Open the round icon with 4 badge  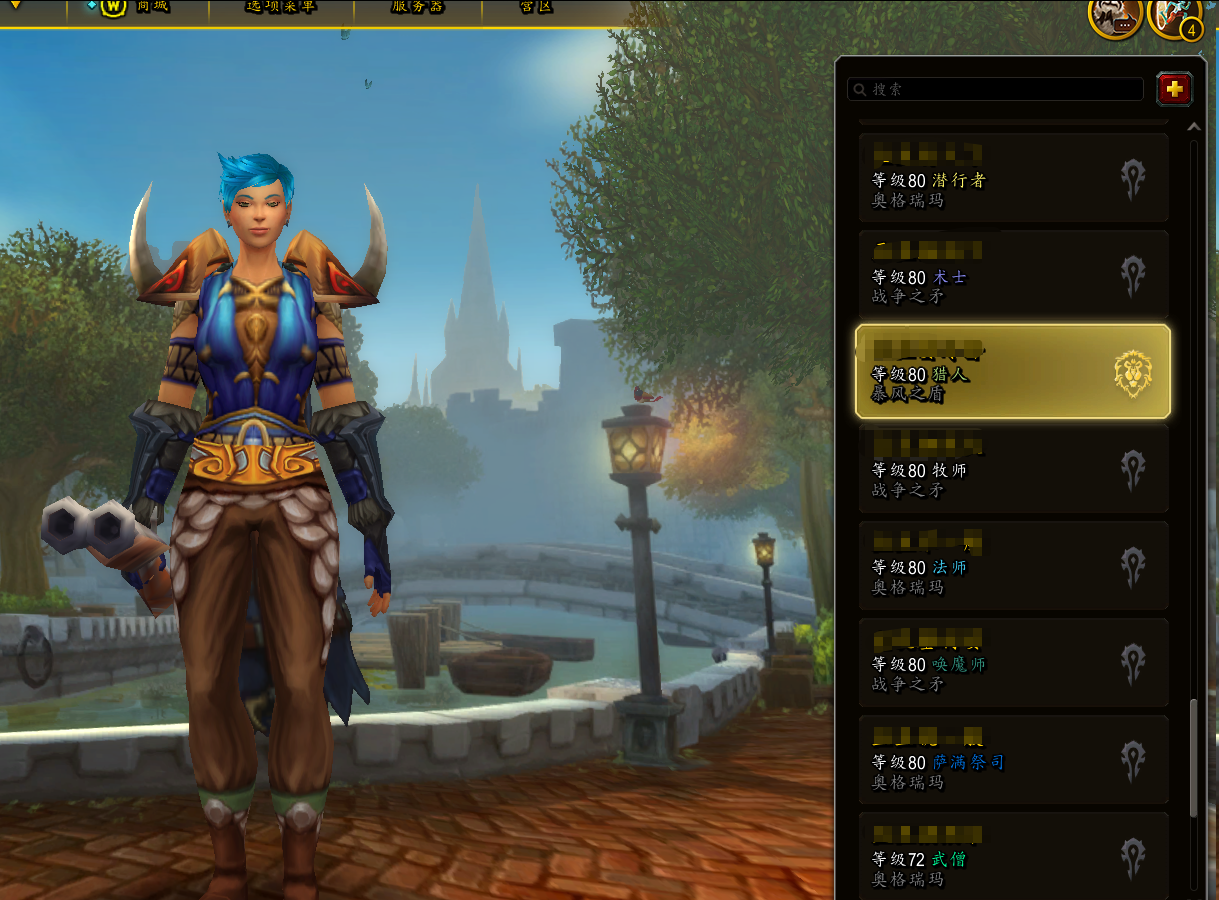pos(1174,14)
